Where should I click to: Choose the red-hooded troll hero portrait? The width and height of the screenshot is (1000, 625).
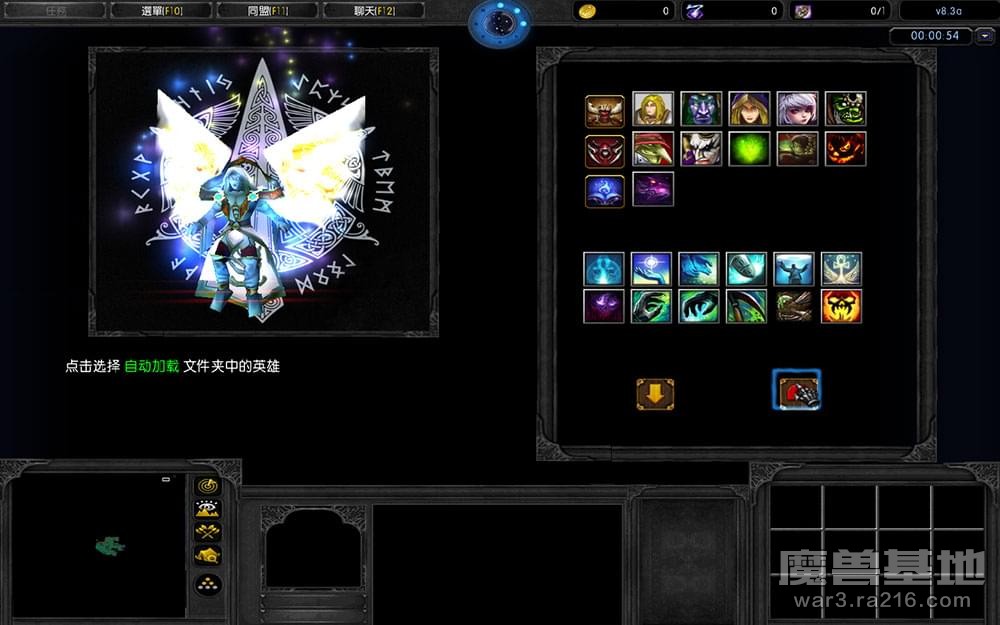[x=652, y=149]
